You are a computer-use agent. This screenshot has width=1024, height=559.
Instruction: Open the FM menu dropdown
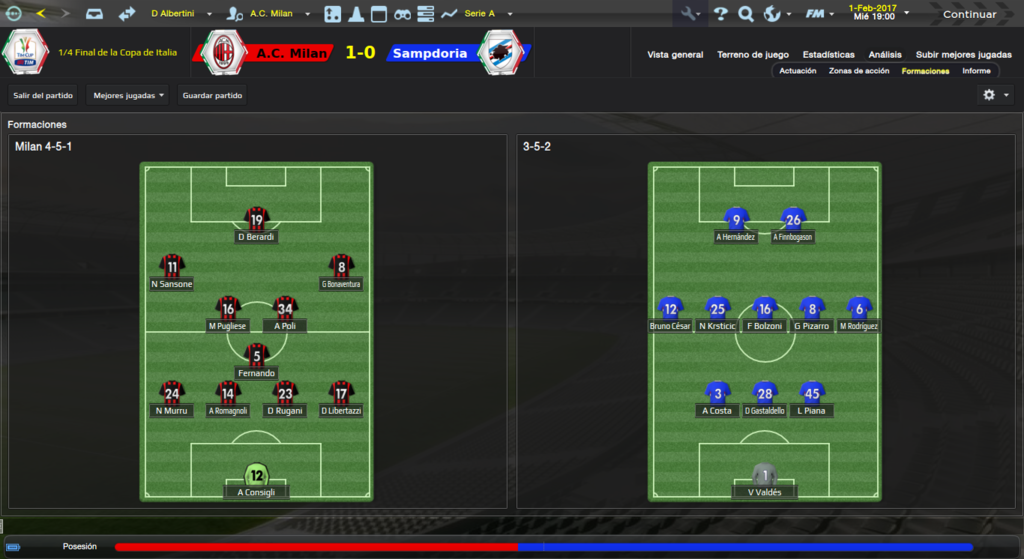point(820,14)
